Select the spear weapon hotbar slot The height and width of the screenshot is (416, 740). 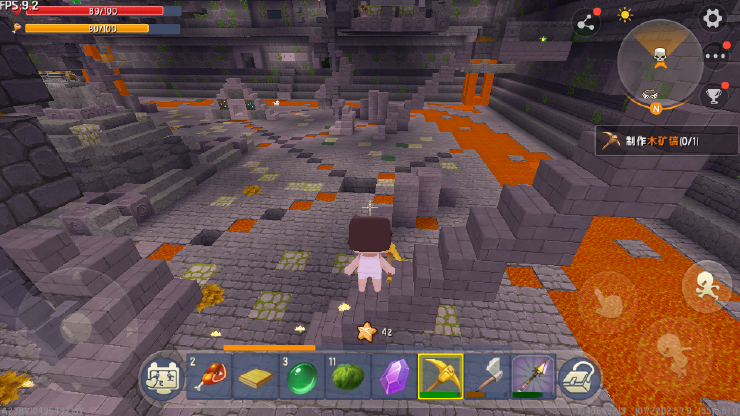(533, 377)
